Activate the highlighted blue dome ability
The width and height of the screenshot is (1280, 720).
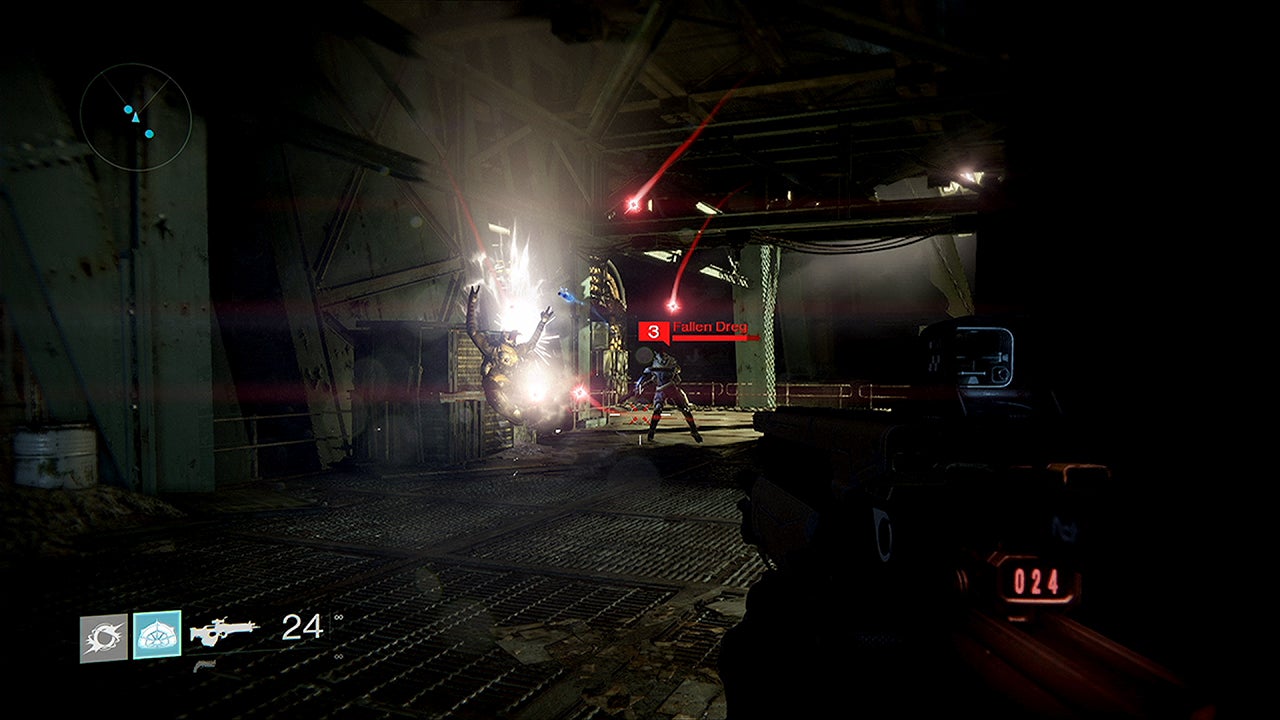tap(157, 635)
